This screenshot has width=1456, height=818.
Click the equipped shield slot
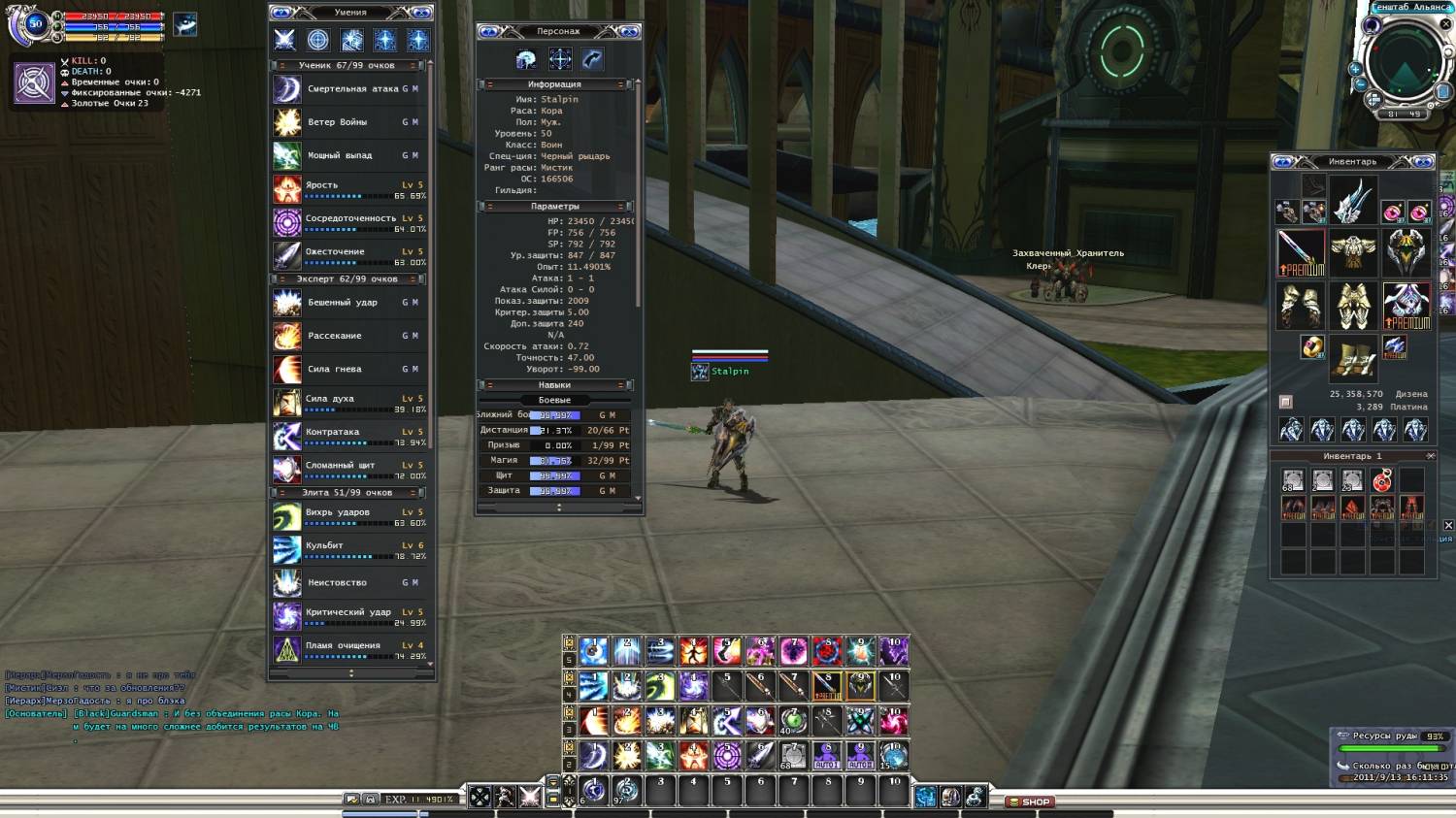1405,251
